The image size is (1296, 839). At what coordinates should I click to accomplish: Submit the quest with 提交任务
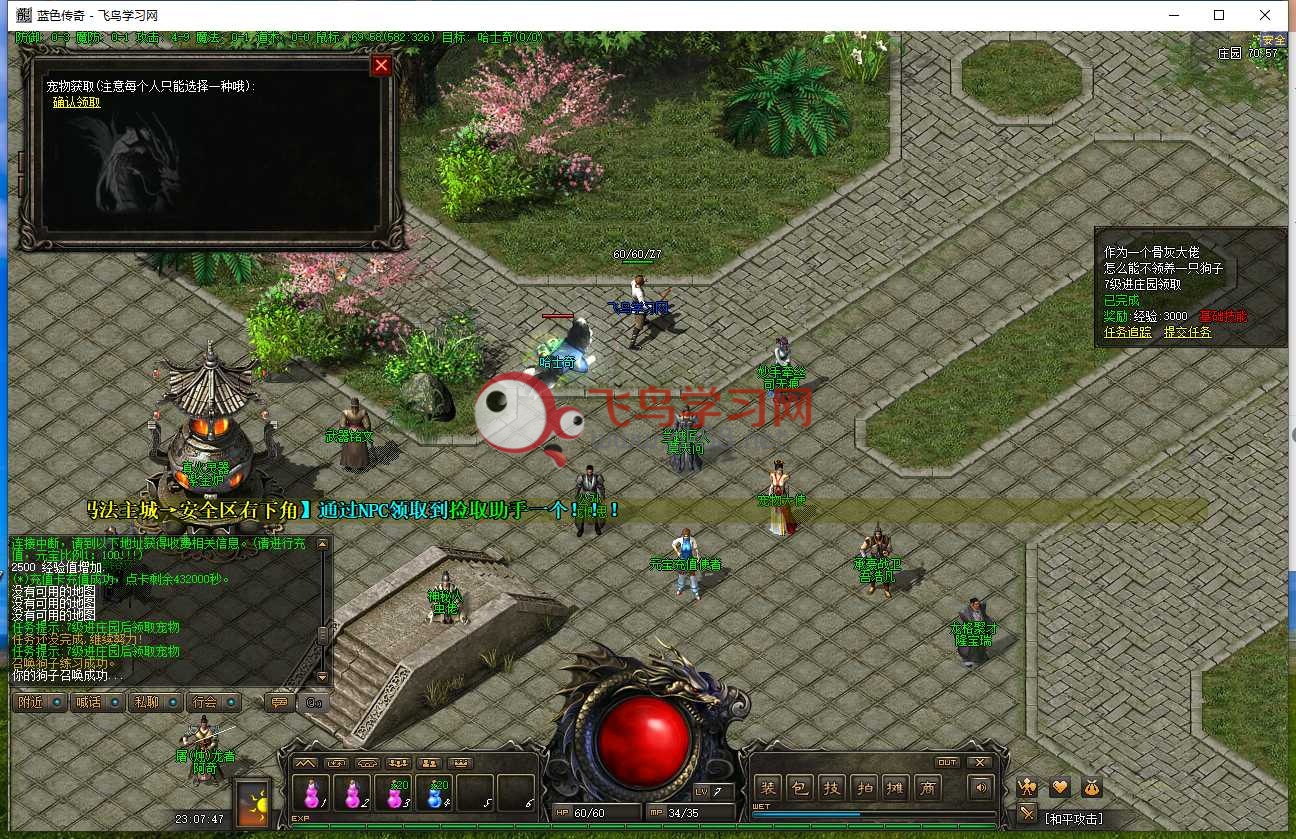1187,332
